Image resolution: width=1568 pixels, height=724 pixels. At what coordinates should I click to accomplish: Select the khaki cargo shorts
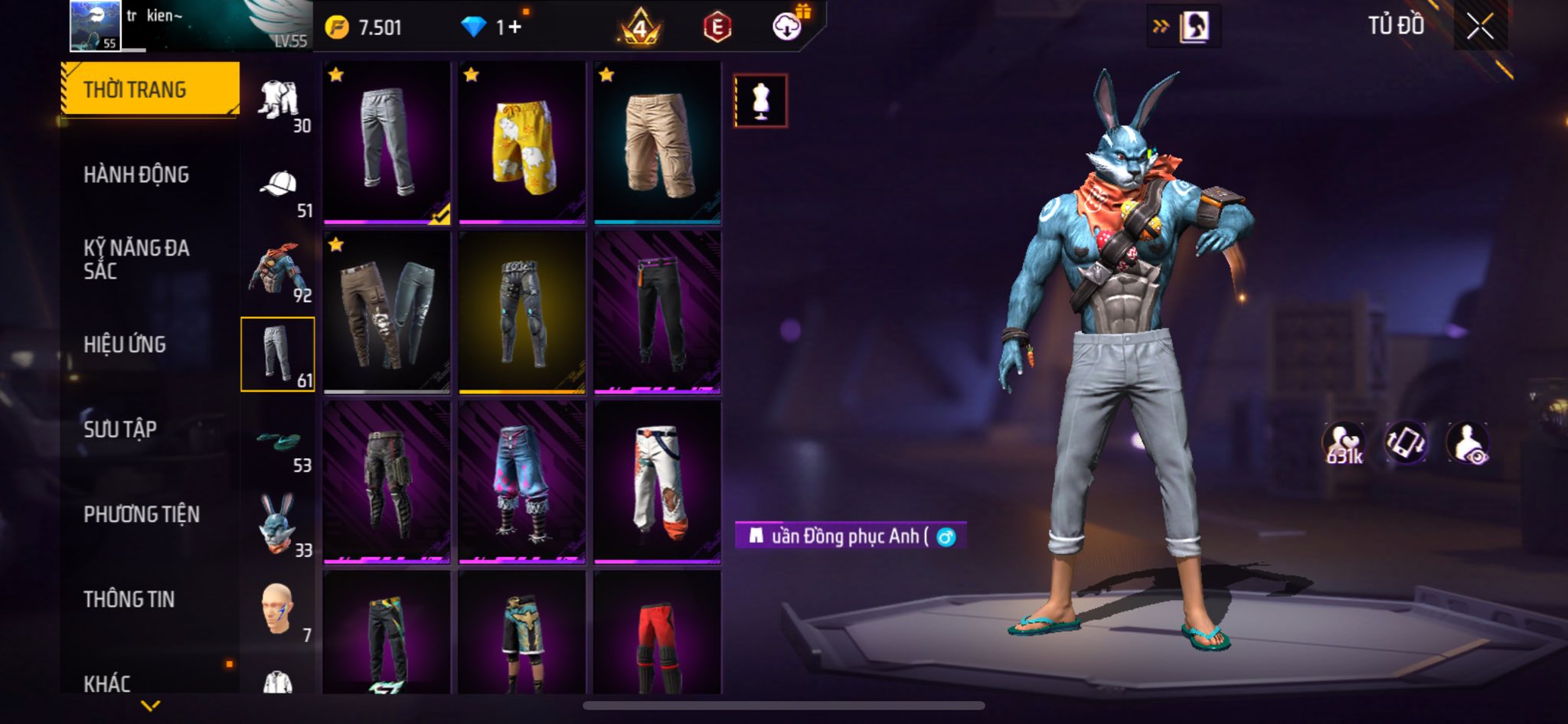click(x=658, y=143)
